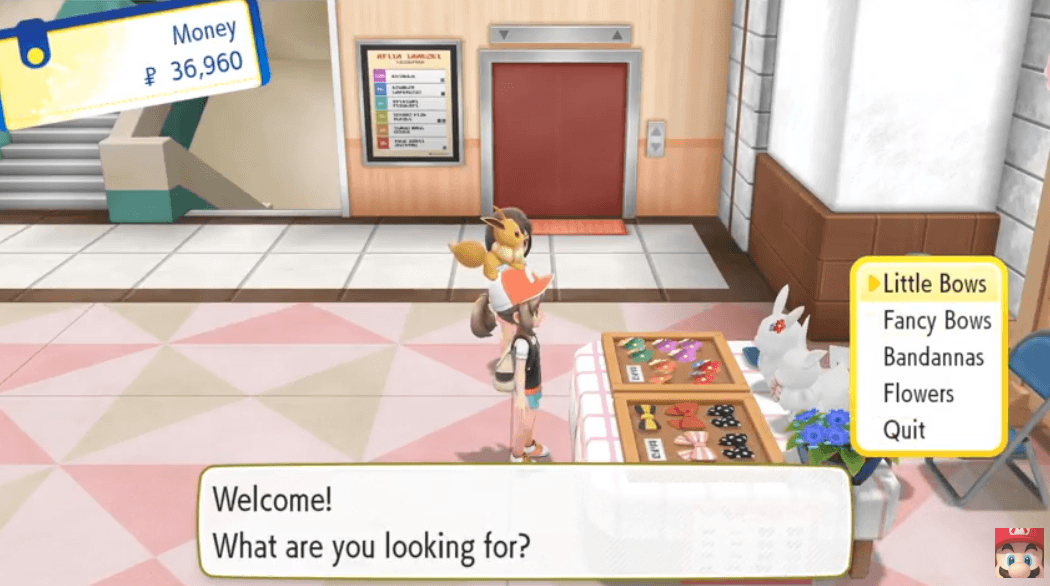Select Little Bows from the shop menu

point(934,285)
